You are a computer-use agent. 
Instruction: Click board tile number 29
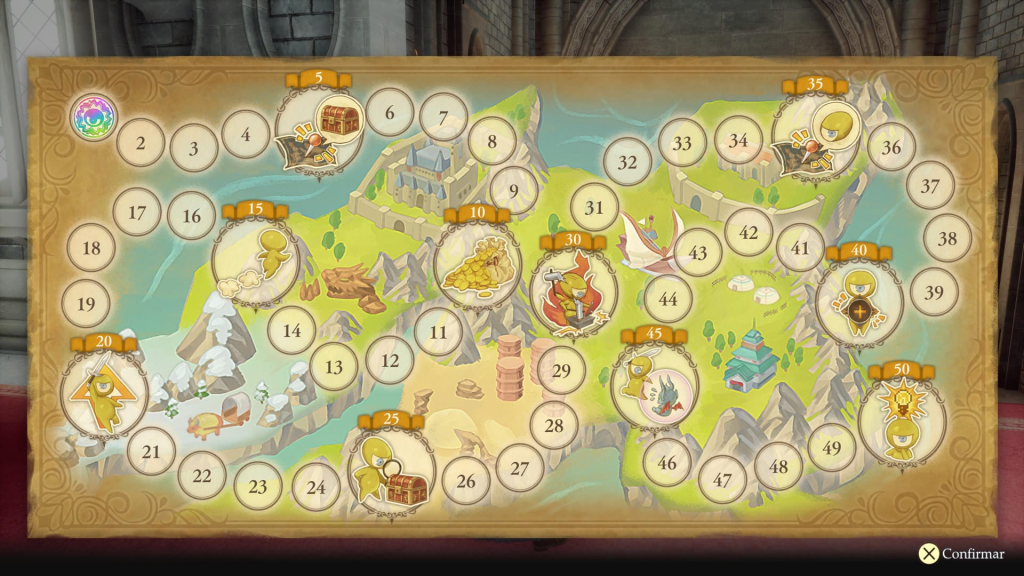[561, 371]
